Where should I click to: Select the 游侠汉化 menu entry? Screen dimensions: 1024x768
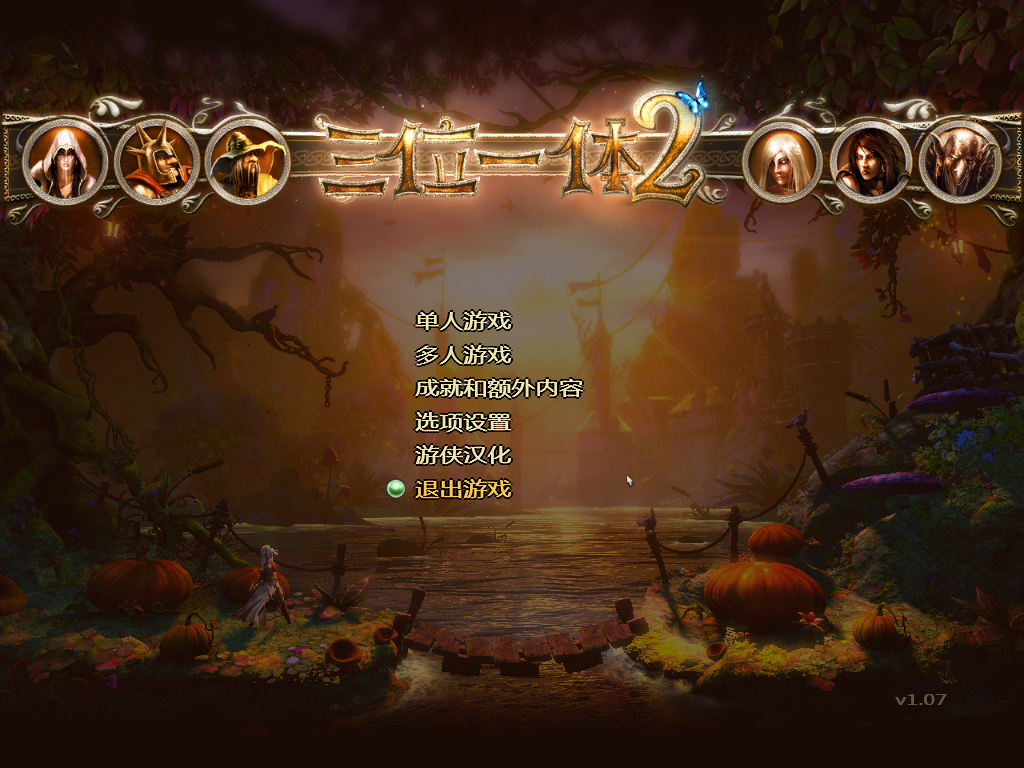(x=462, y=455)
